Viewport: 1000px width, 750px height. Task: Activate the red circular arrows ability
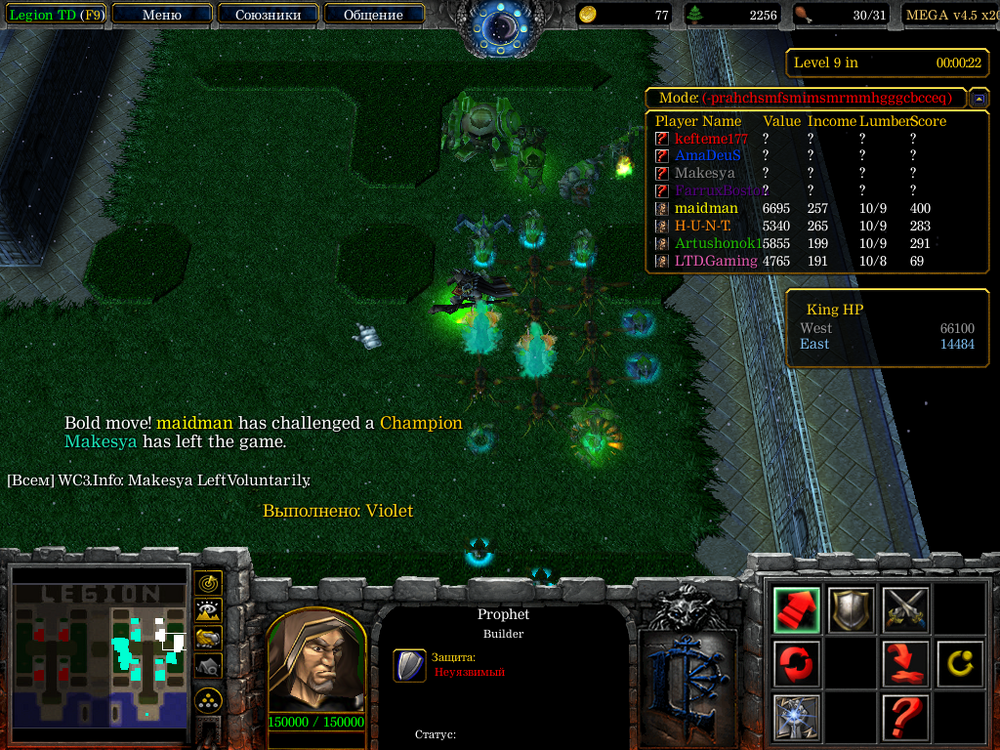(797, 663)
